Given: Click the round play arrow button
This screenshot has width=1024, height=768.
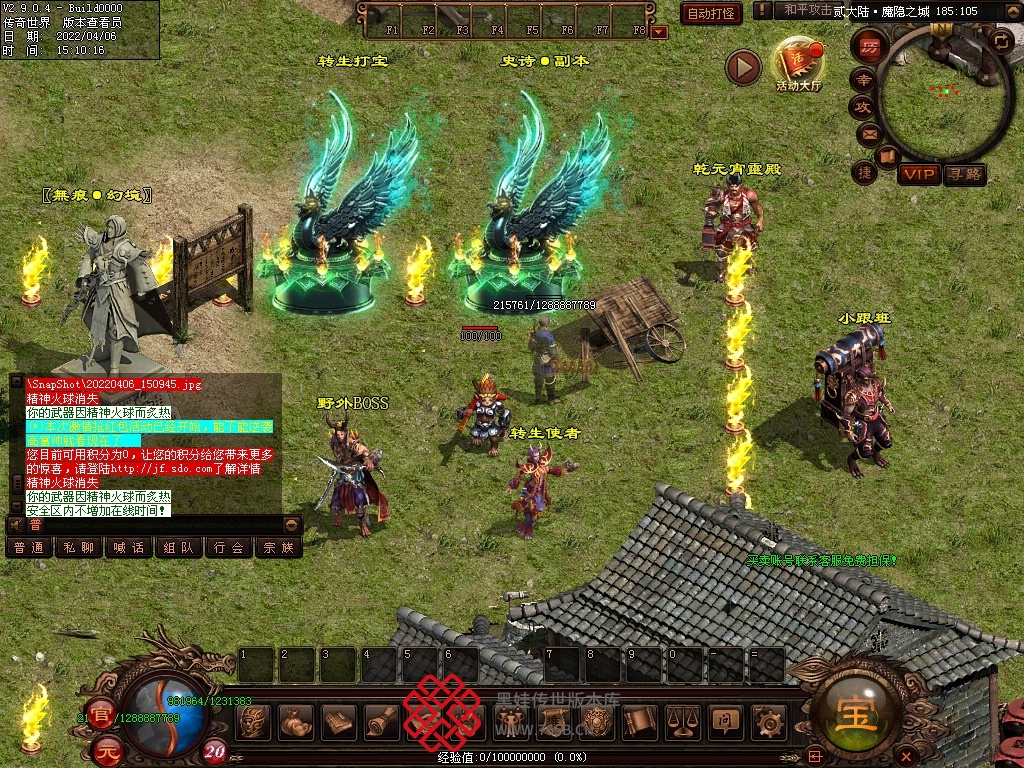Looking at the screenshot, I should tap(743, 67).
